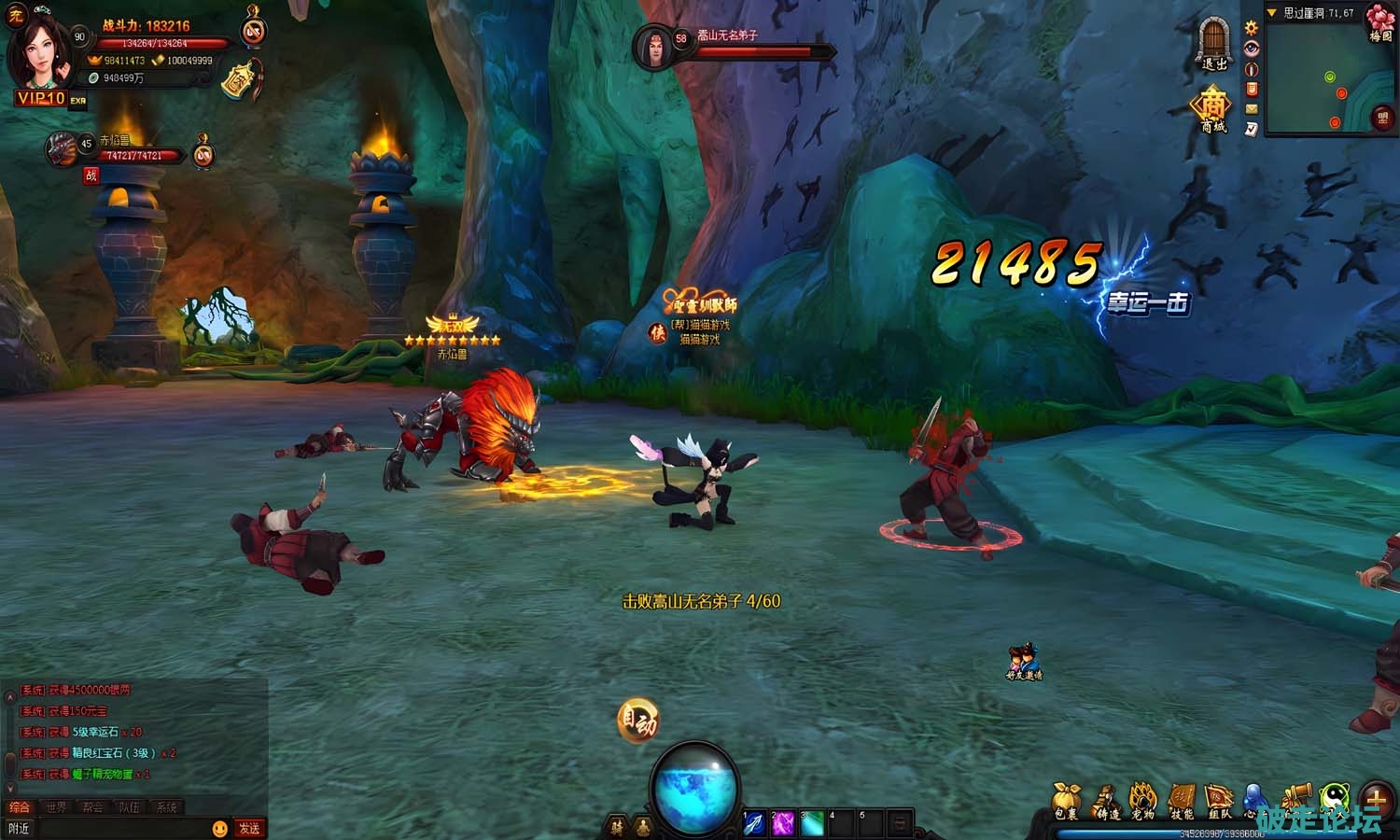Open the chat emoji smiley picker
1400x840 pixels.
220,828
